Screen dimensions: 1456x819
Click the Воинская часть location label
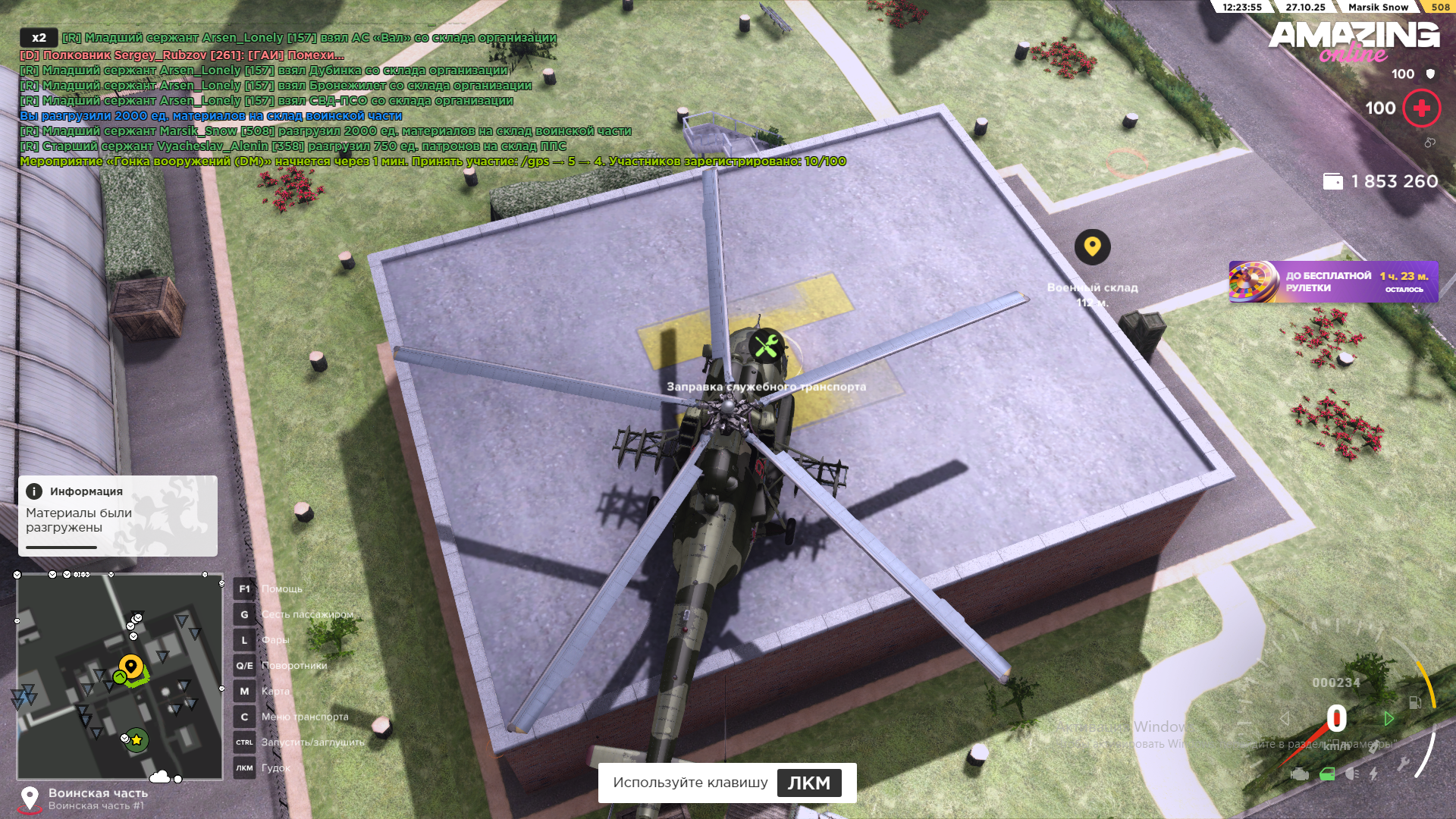tap(97, 793)
